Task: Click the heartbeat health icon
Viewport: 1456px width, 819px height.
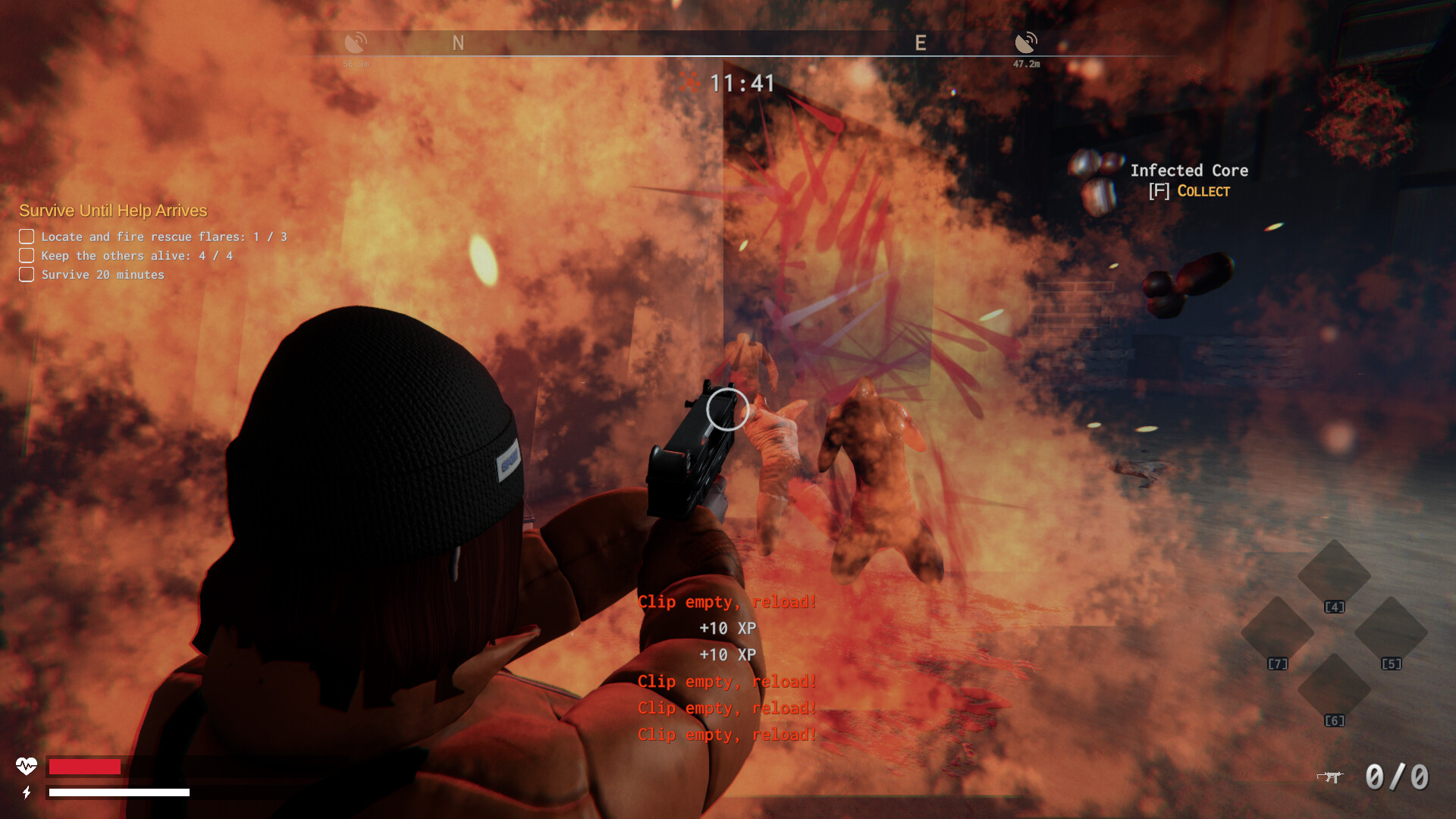Action: (28, 767)
